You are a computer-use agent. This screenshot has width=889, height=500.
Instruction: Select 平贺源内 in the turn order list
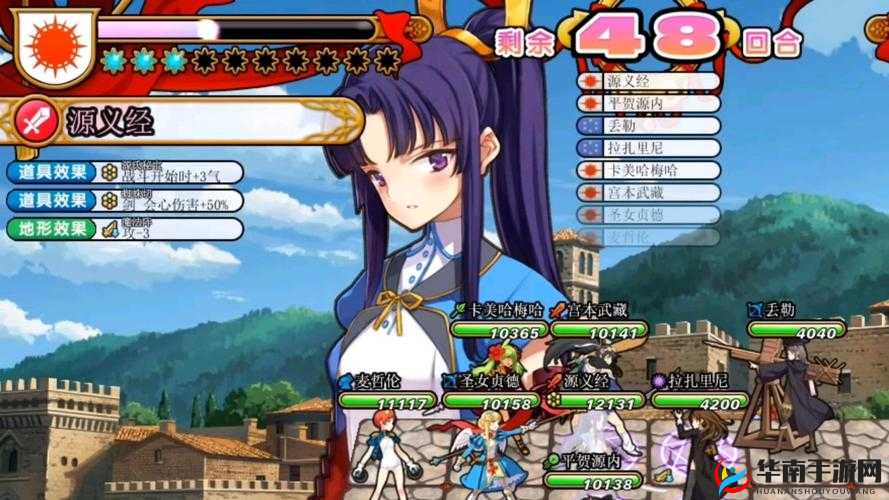pyautogui.click(x=648, y=103)
